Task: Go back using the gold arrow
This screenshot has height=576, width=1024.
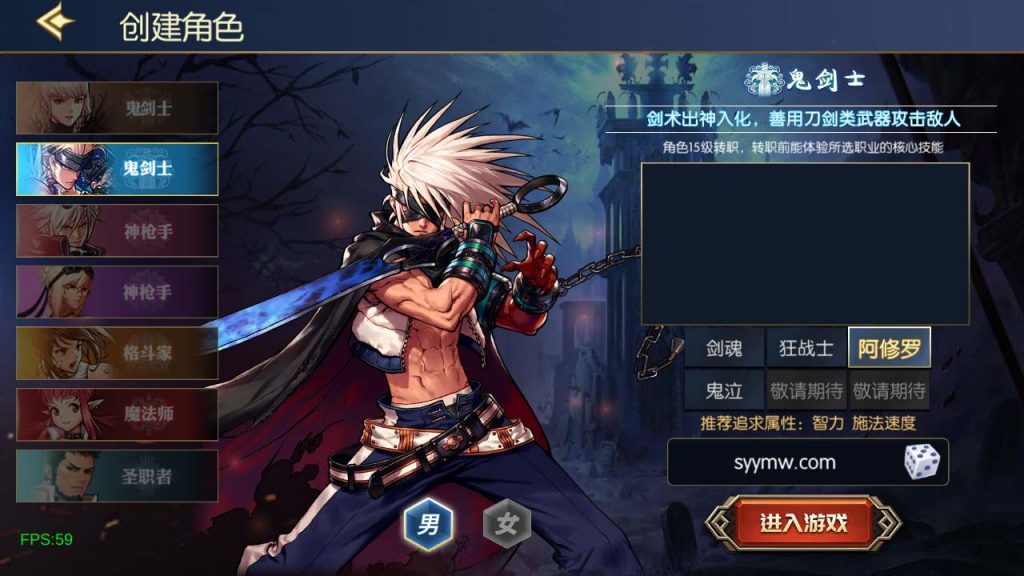Action: click(54, 24)
